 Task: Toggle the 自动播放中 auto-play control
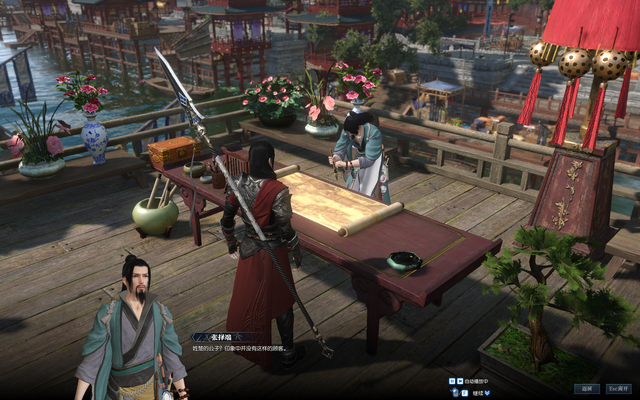click(474, 381)
